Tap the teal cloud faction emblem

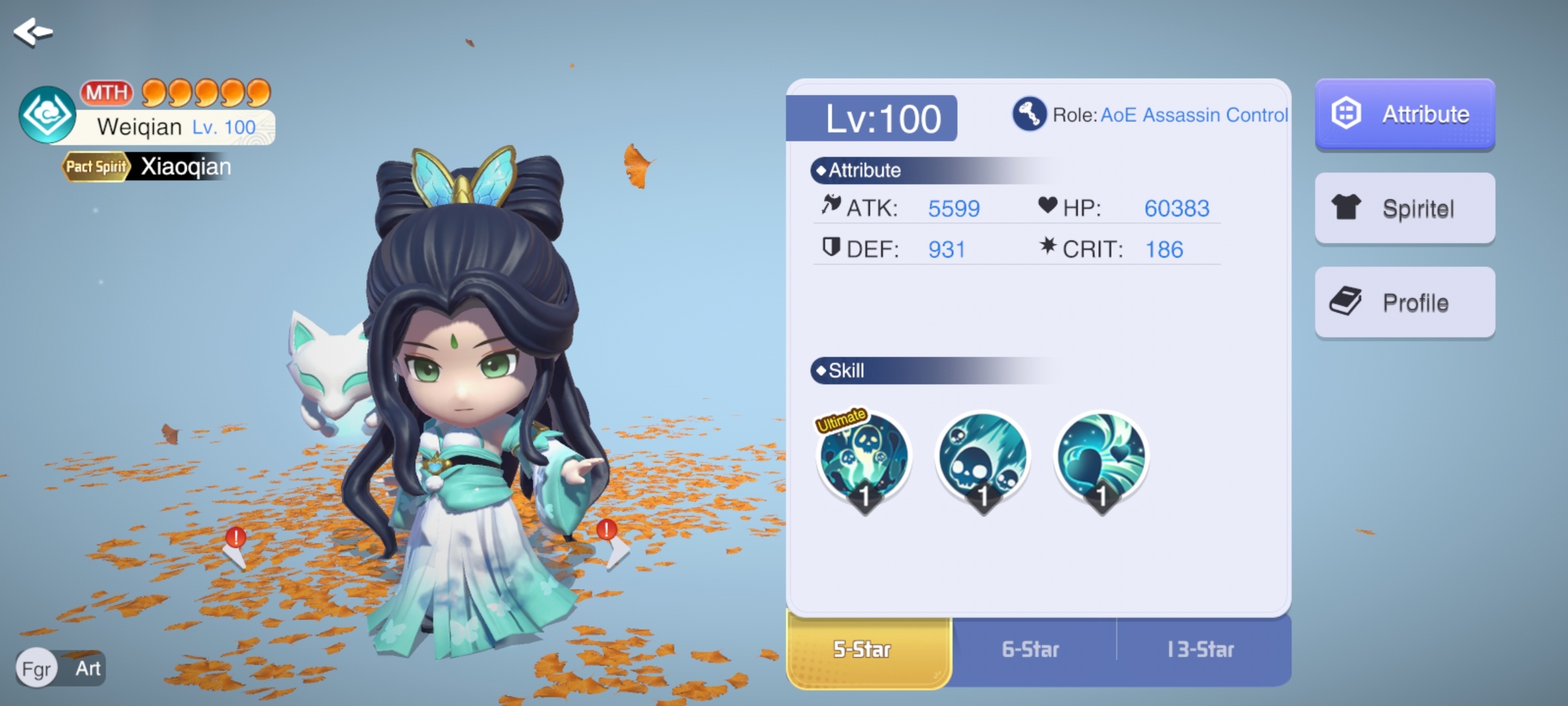click(47, 115)
